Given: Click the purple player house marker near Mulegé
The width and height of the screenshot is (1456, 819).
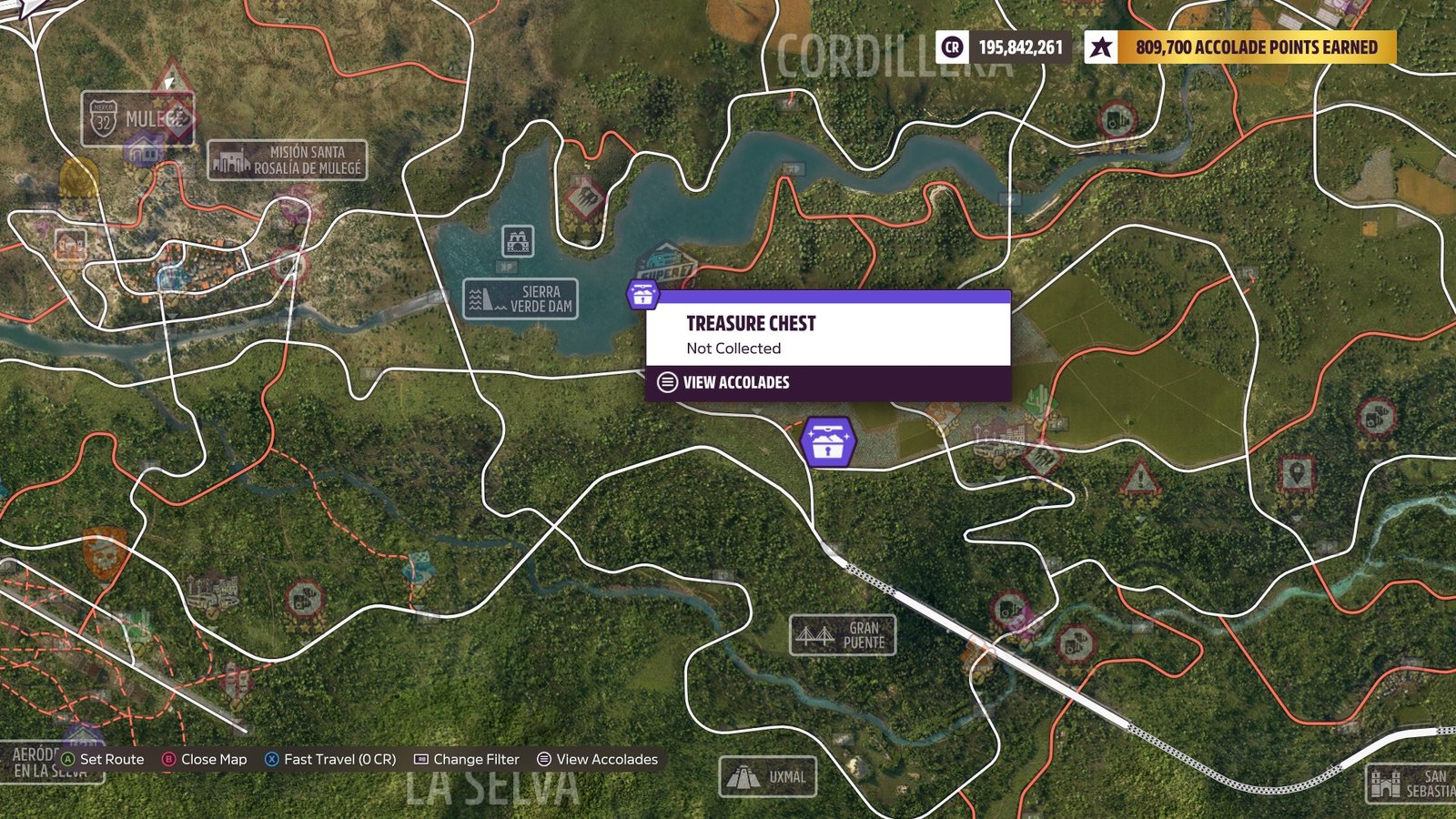Looking at the screenshot, I should click(x=144, y=150).
